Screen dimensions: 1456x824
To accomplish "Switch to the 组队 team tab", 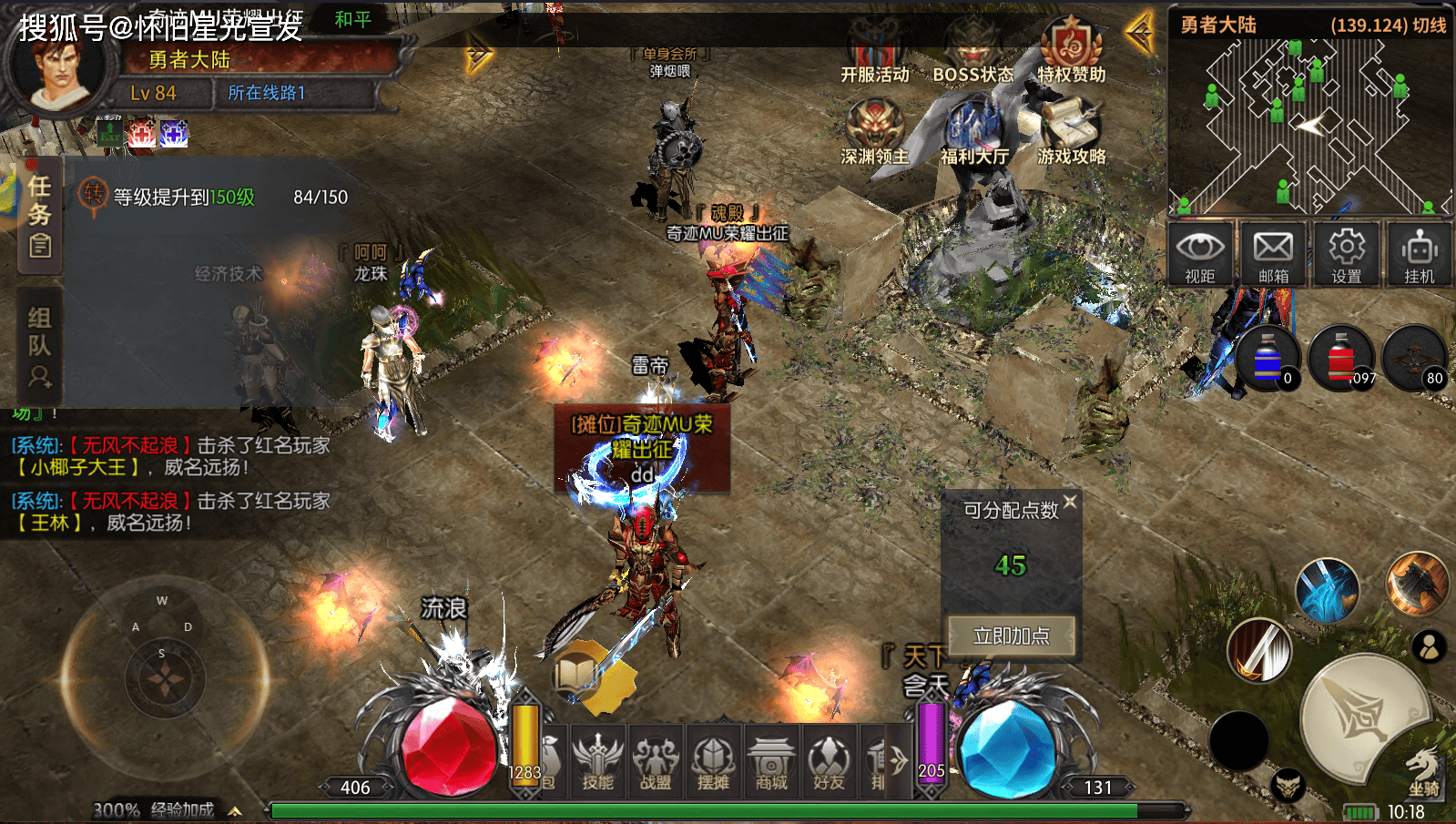I will coord(39,346).
